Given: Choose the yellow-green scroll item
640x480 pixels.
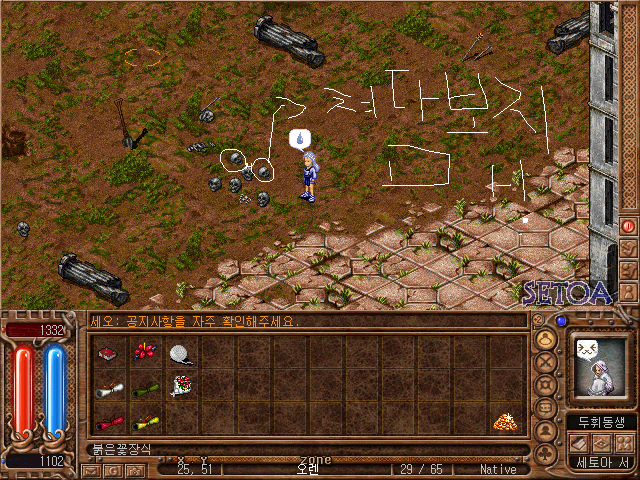Looking at the screenshot, I should pyautogui.click(x=147, y=421).
